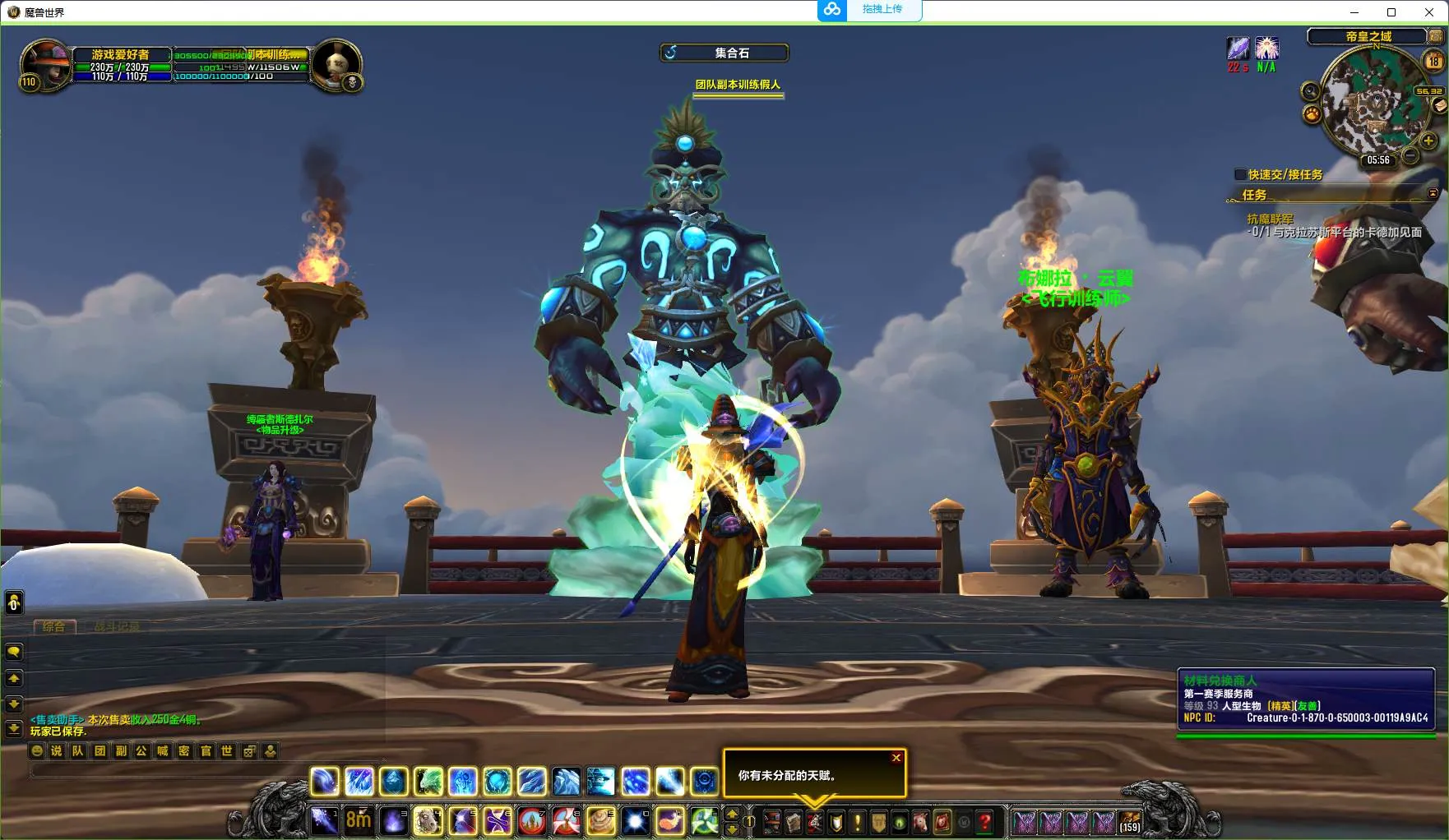Close the unassigned talents tooltip
This screenshot has width=1449, height=840.
coord(896,758)
